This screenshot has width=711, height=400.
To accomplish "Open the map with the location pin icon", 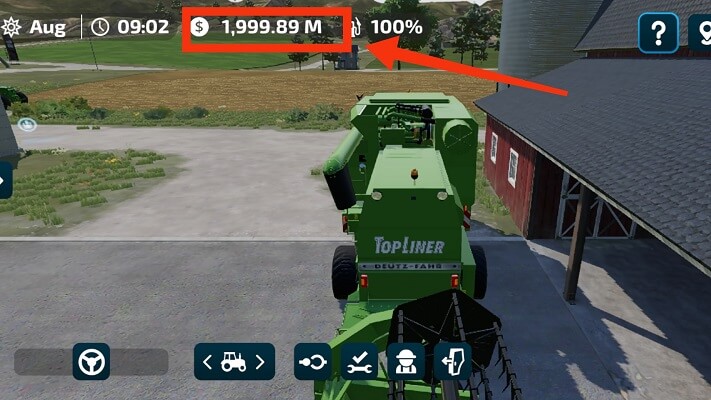I will [x=702, y=33].
